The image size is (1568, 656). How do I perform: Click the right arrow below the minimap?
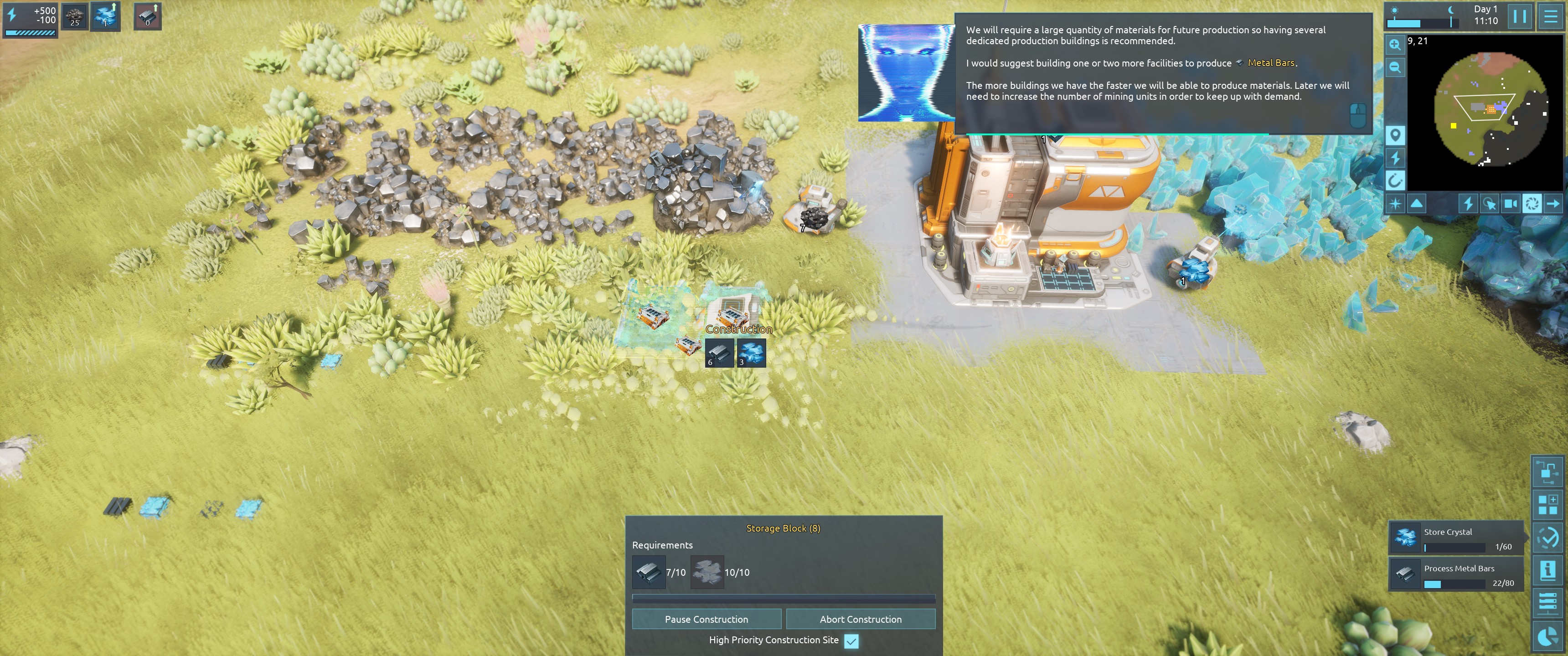pos(1553,203)
